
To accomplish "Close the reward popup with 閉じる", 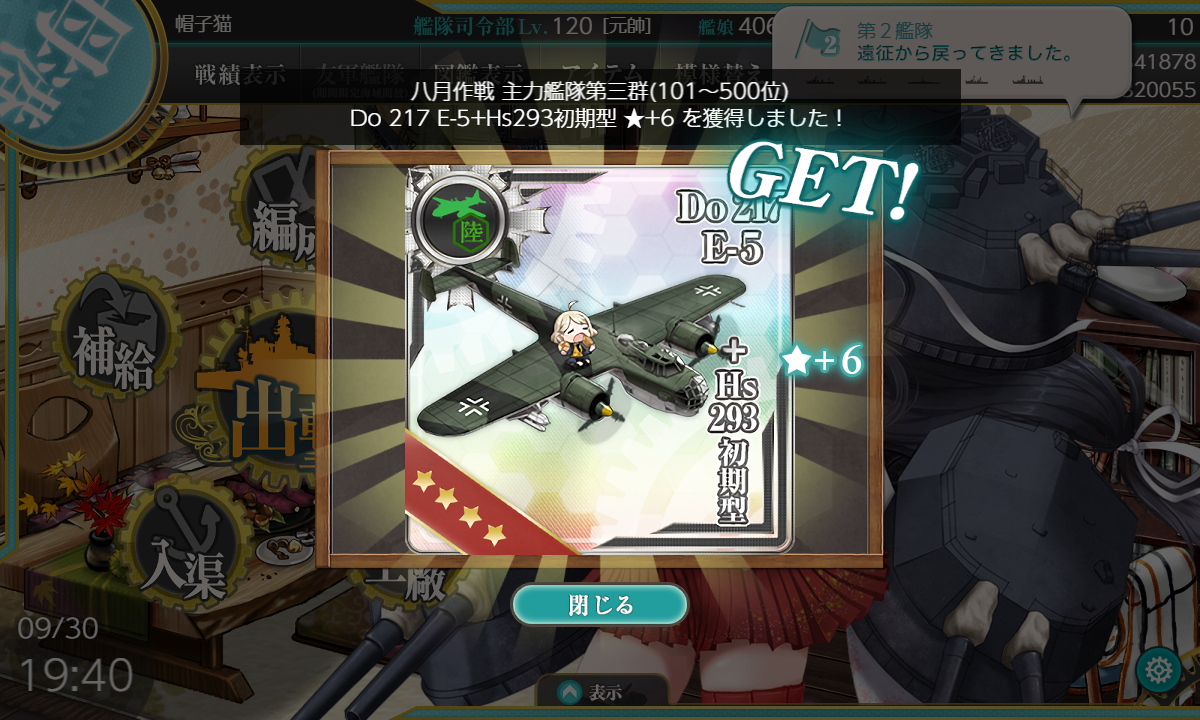I will (x=600, y=605).
